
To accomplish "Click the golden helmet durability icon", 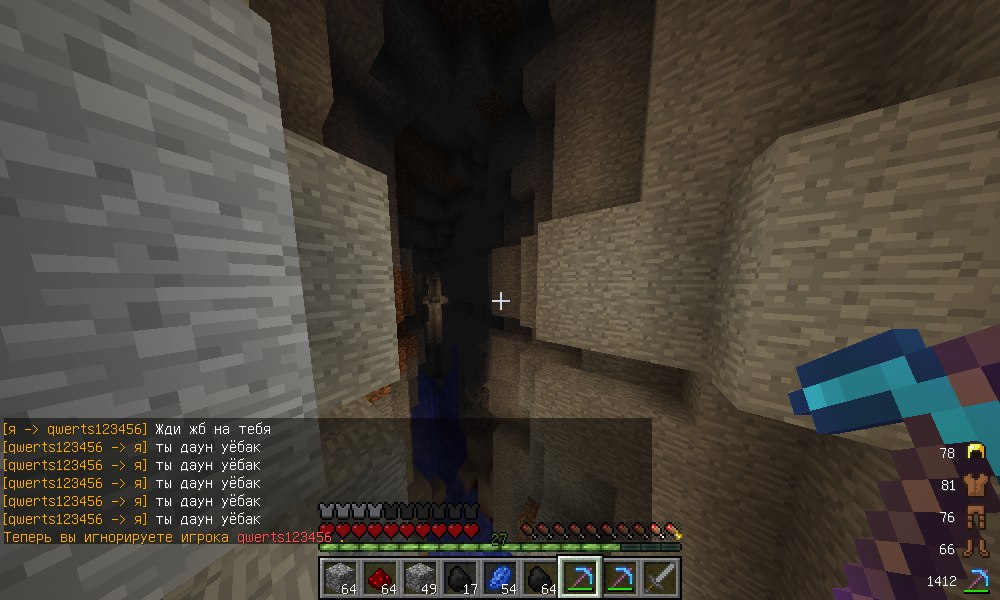I will pos(975,453).
